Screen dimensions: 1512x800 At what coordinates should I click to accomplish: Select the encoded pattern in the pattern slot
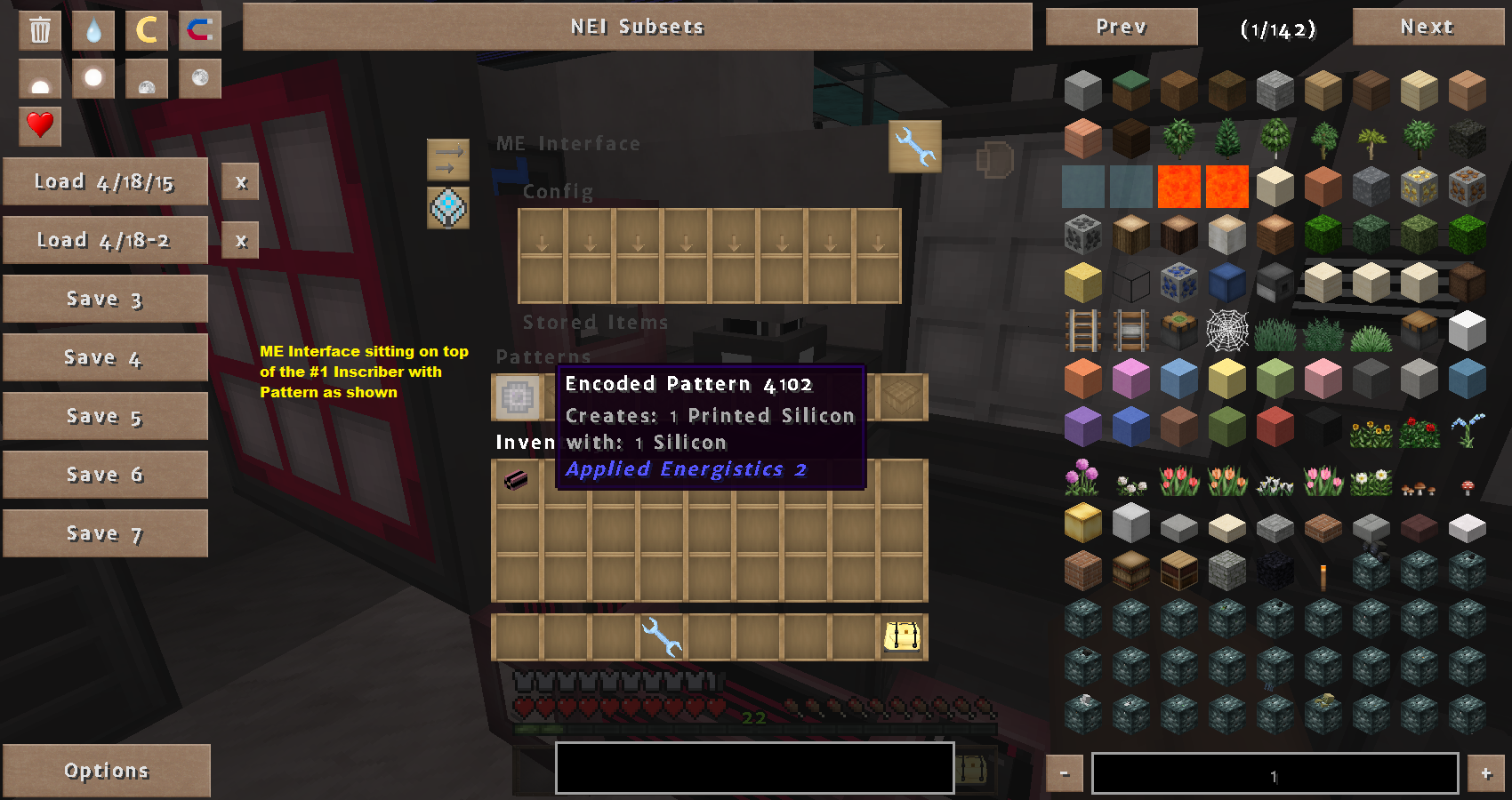(517, 397)
